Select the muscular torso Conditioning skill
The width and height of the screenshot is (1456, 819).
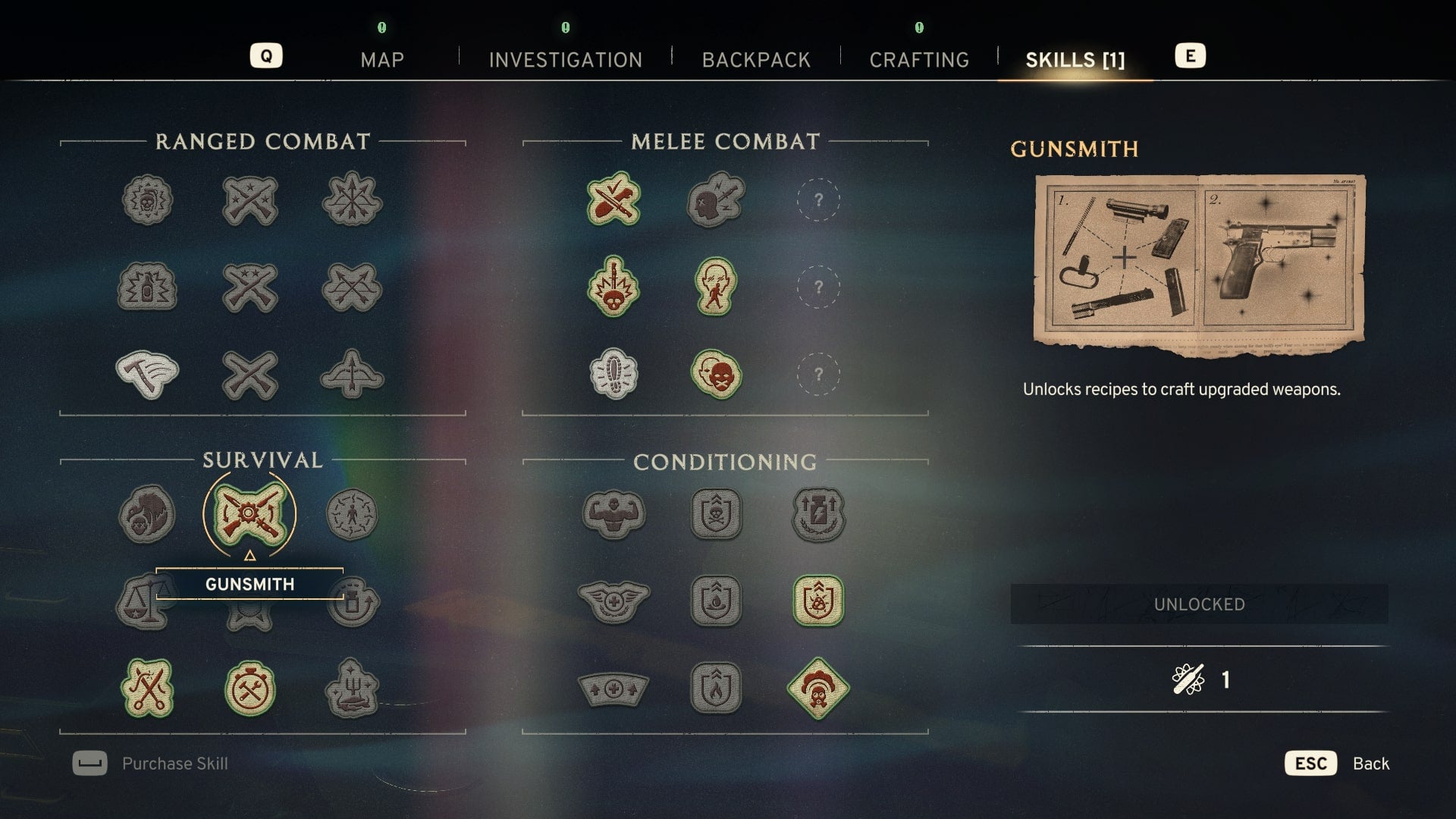point(613,514)
